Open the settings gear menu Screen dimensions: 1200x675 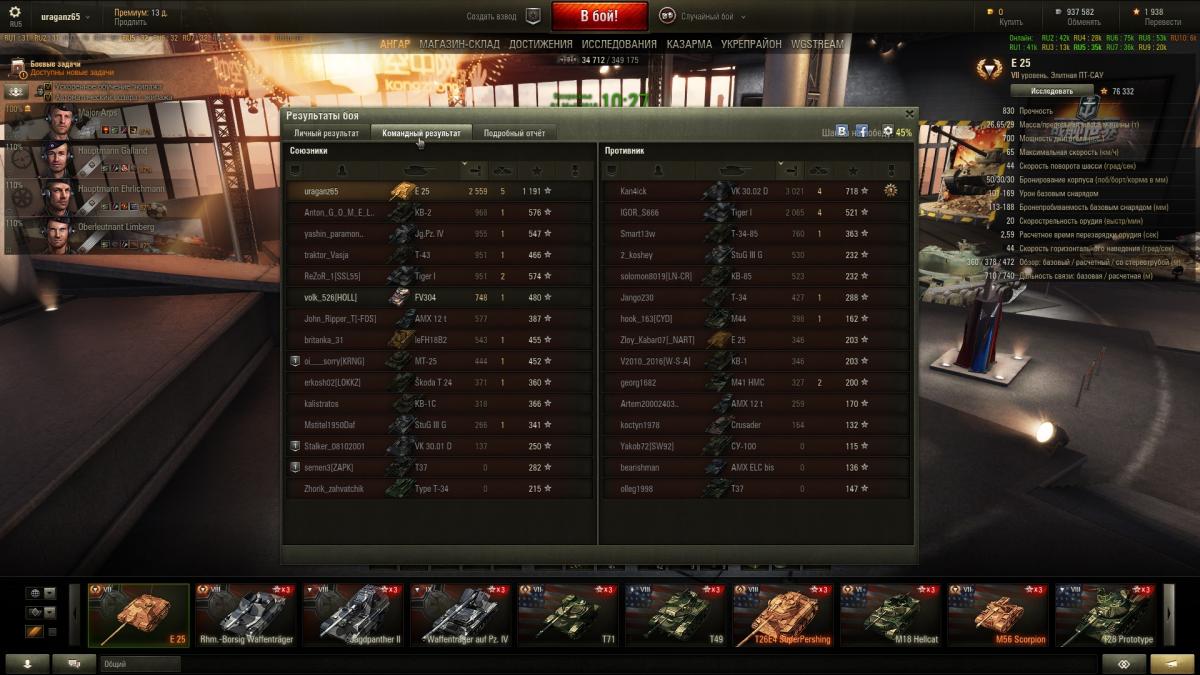[x=14, y=13]
